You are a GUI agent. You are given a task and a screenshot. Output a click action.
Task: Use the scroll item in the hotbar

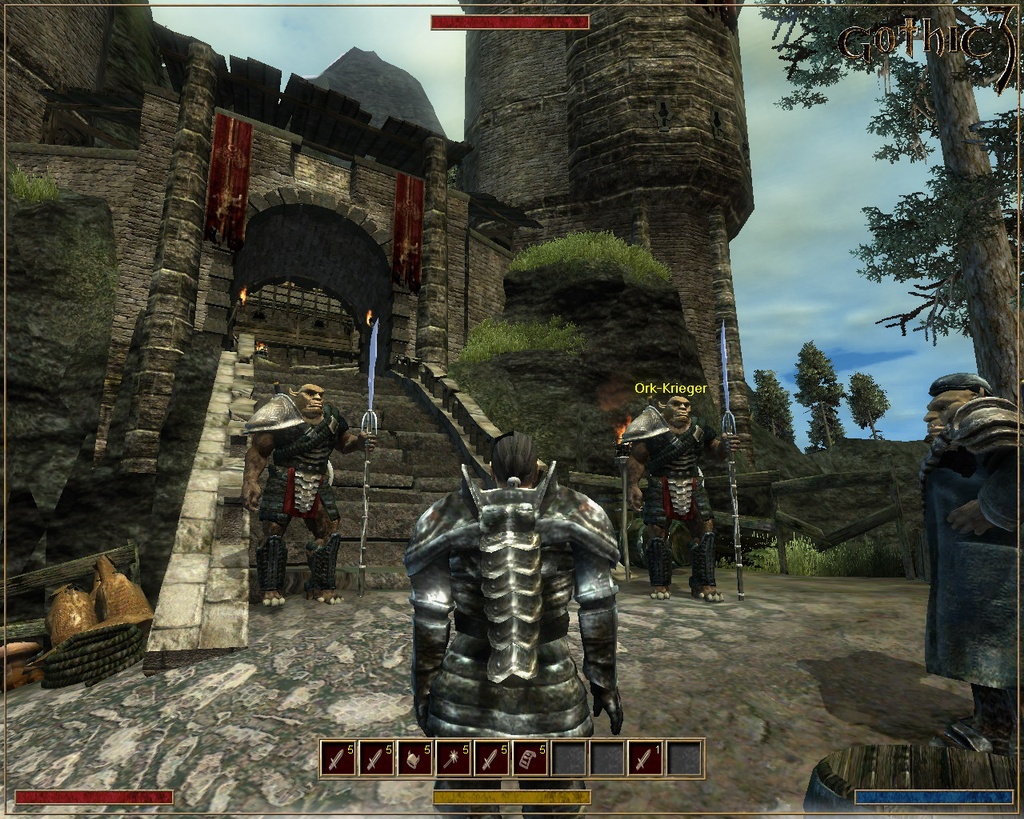(530, 759)
